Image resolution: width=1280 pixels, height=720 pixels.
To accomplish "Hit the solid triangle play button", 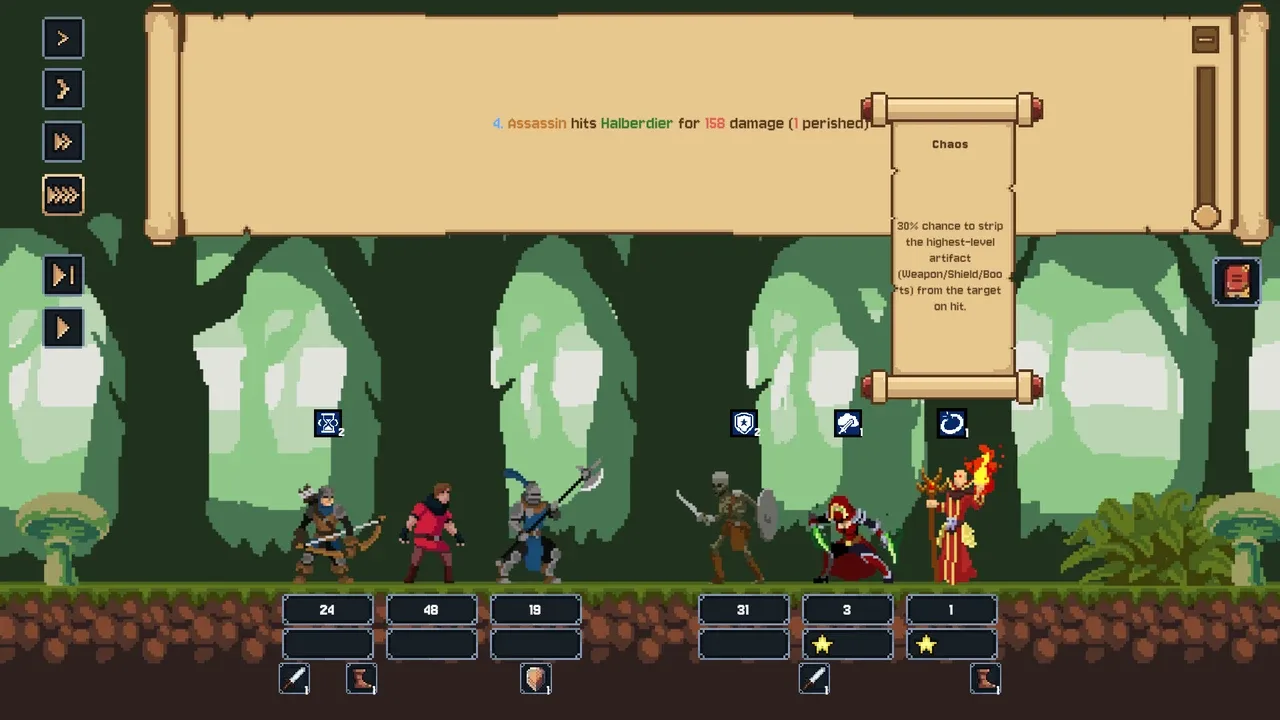I will point(63,328).
